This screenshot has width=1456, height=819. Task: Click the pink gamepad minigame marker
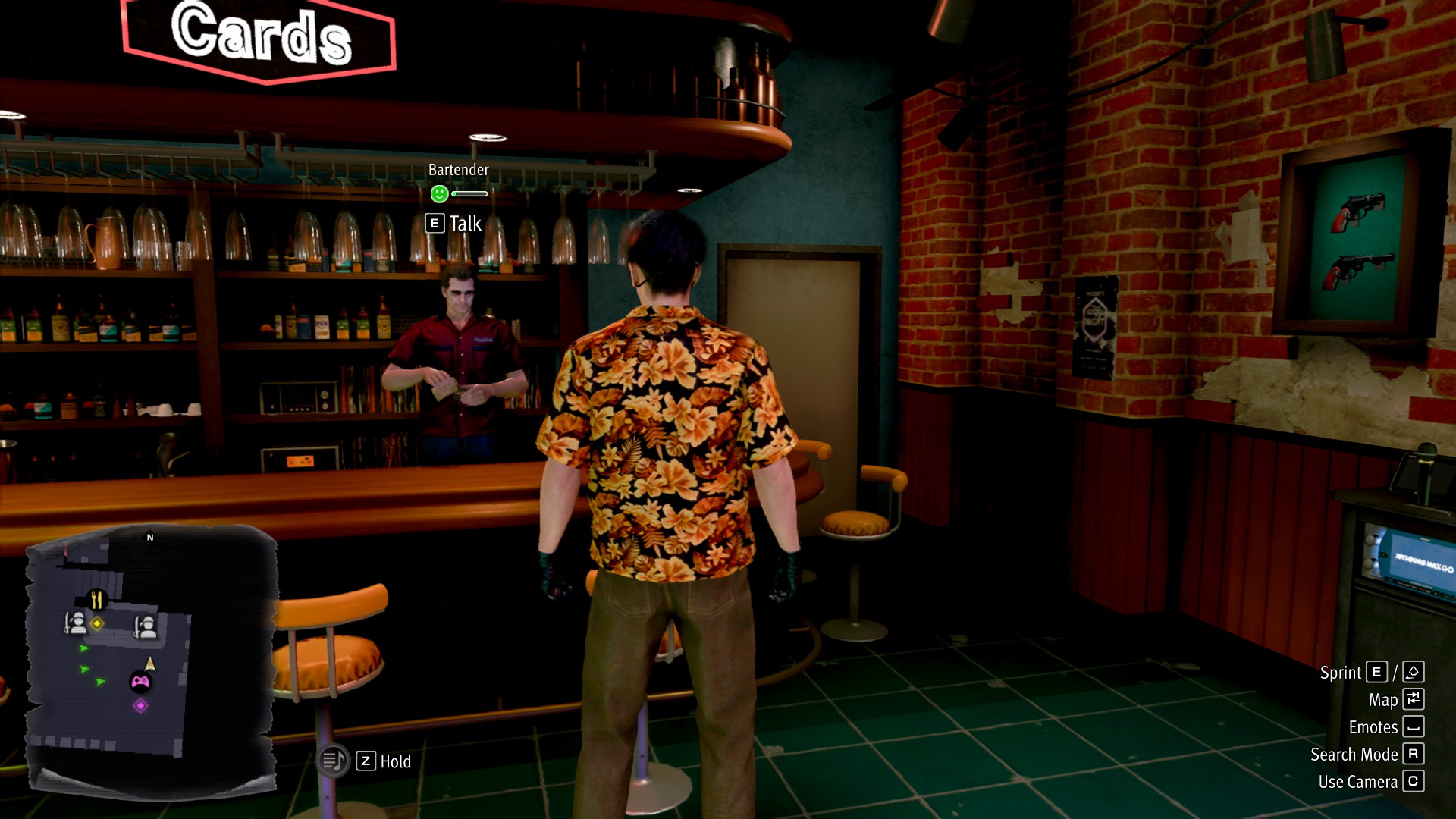tap(140, 682)
